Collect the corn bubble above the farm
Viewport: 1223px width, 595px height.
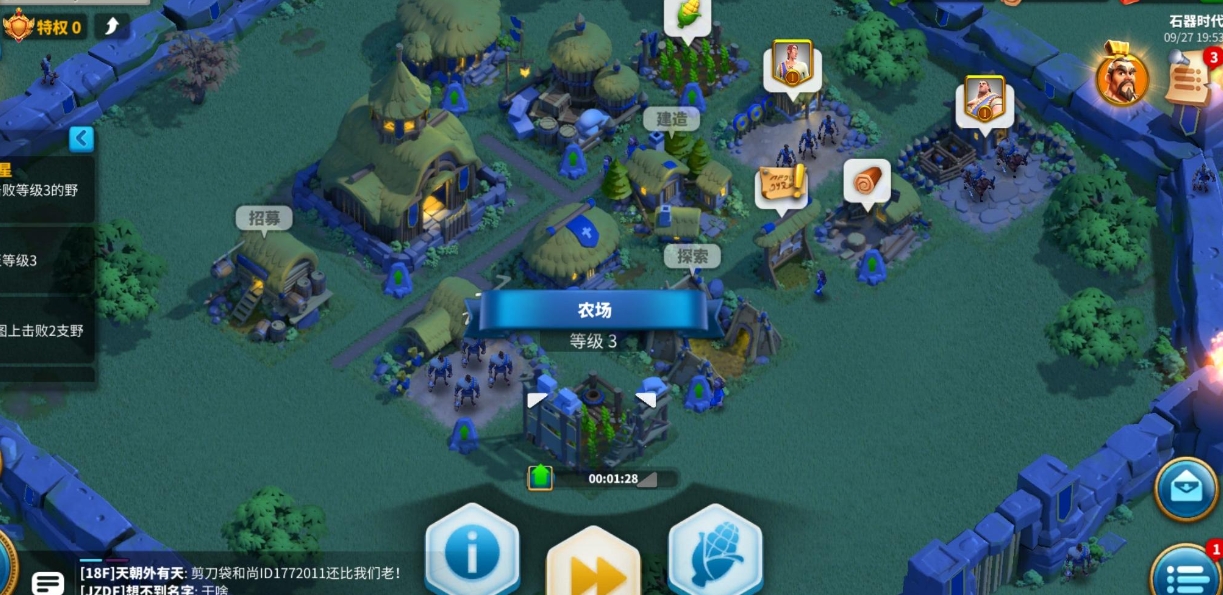(x=687, y=18)
